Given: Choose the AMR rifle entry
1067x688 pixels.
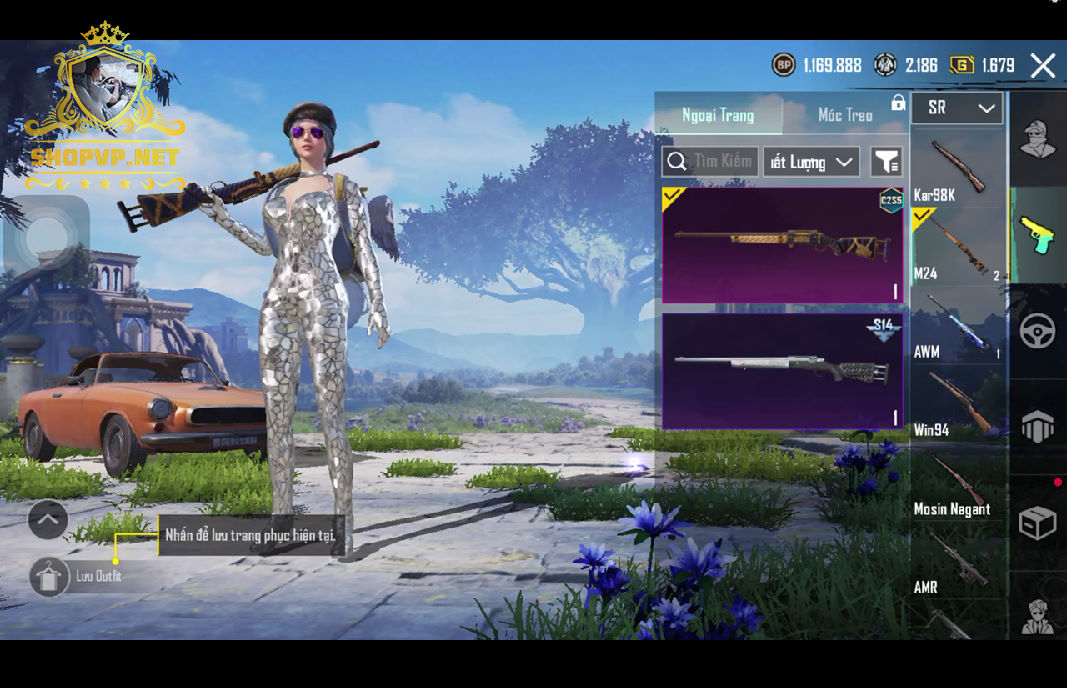Looking at the screenshot, I should 957,562.
